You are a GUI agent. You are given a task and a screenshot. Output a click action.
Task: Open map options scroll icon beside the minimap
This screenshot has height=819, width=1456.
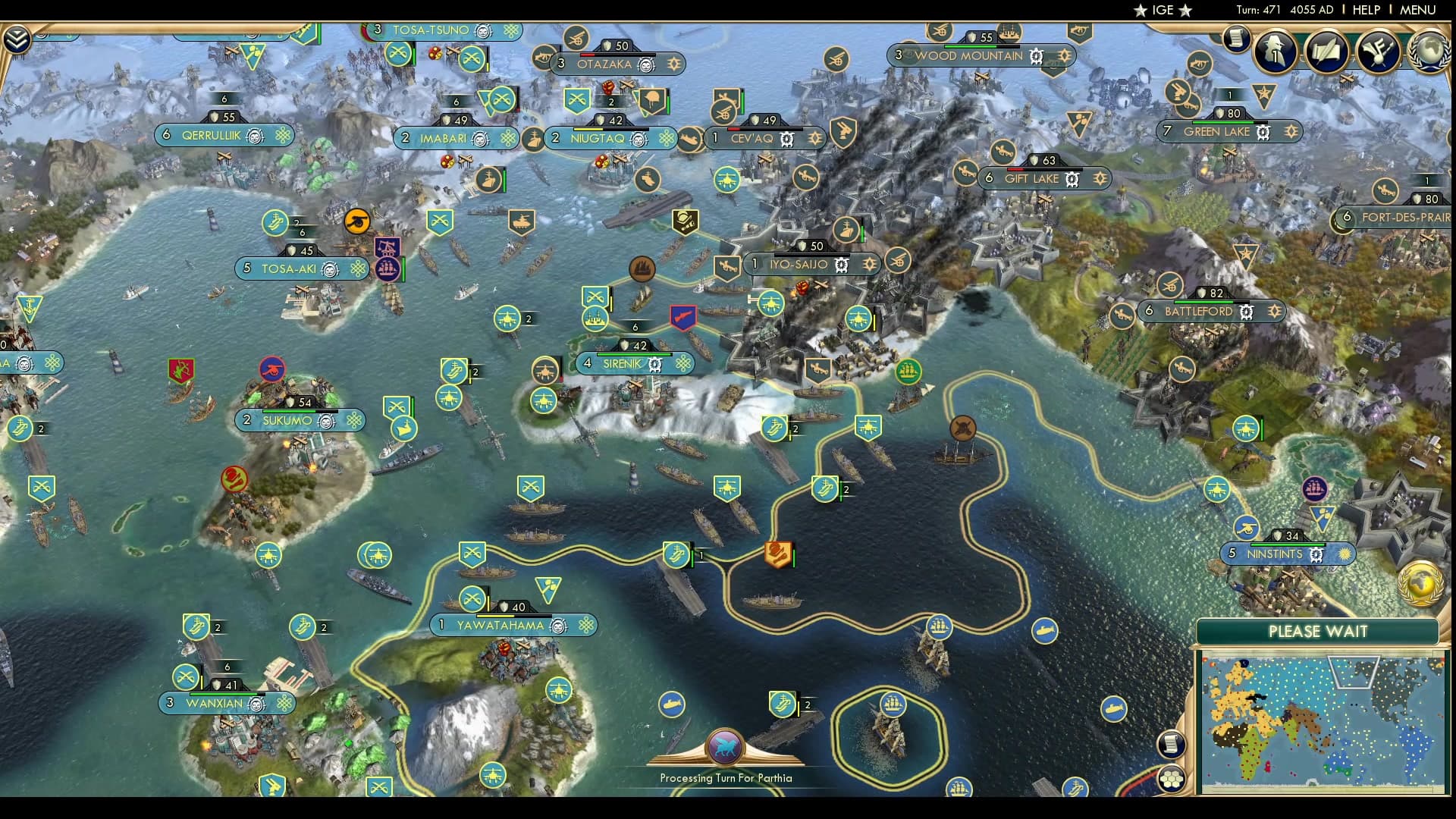pyautogui.click(x=1172, y=745)
